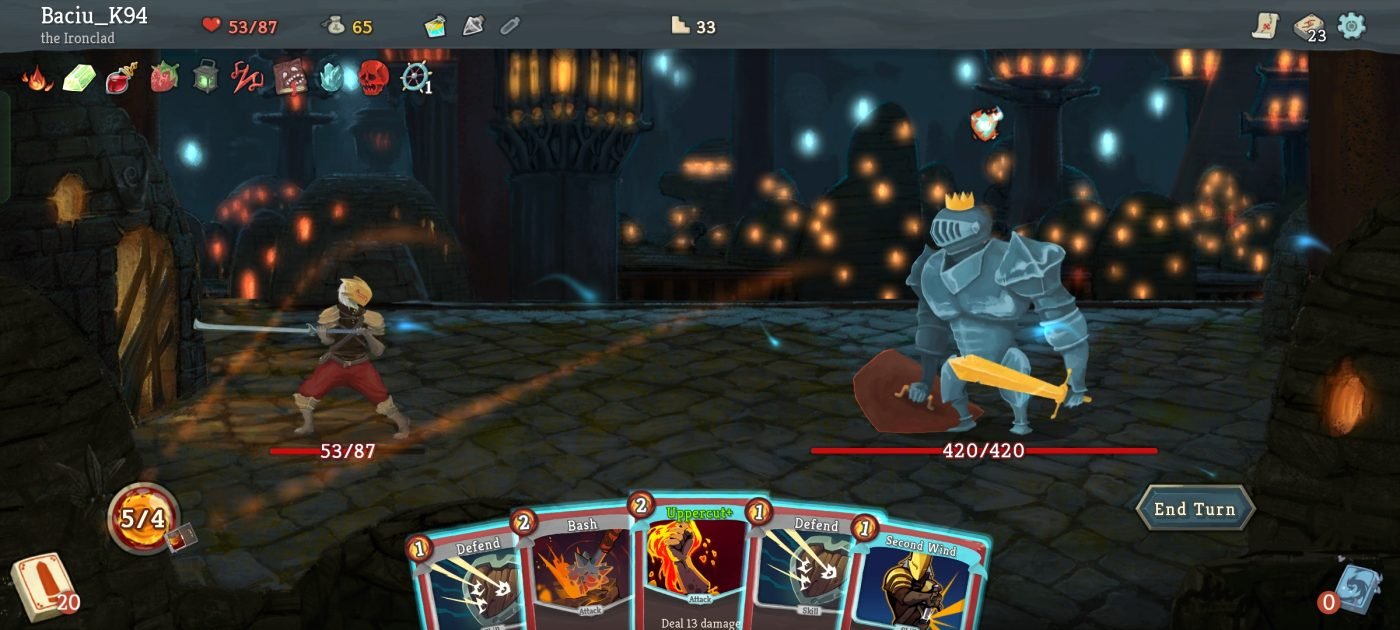
Task: Open the draw pile
Action: pyautogui.click(x=42, y=586)
